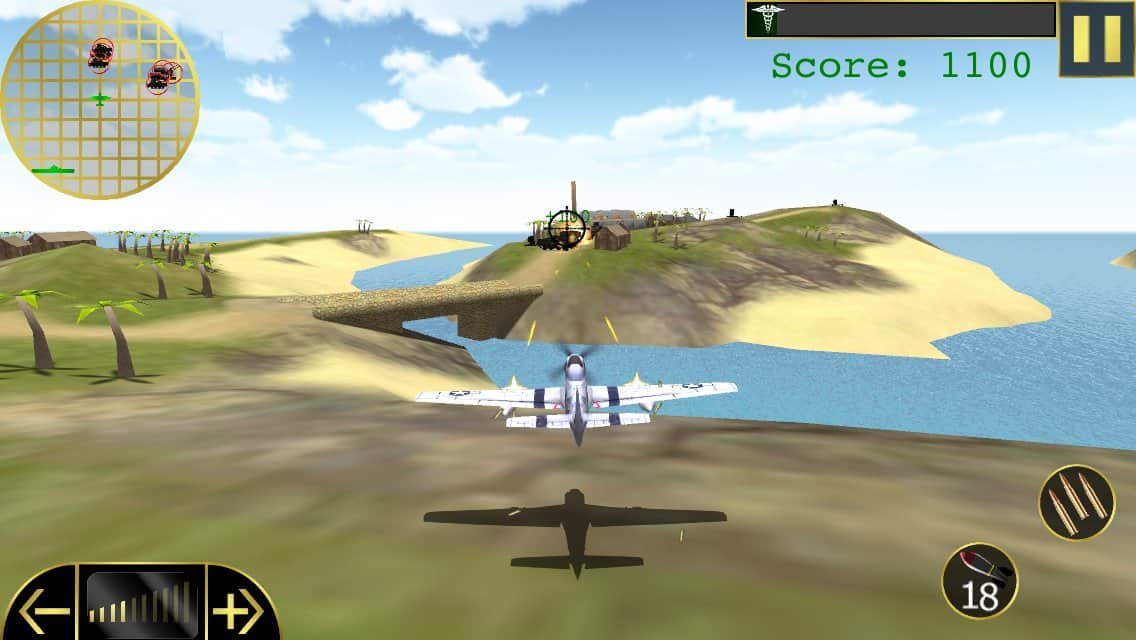Decrease throttle with the left arrow button
The image size is (1136, 640).
coord(41,606)
